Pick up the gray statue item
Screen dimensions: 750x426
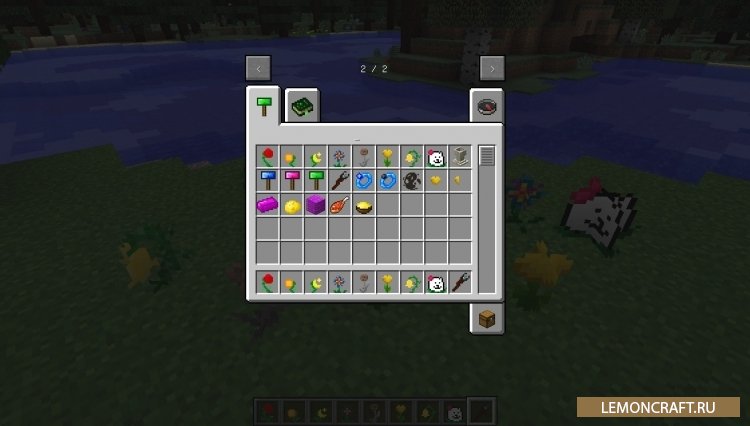(460, 157)
